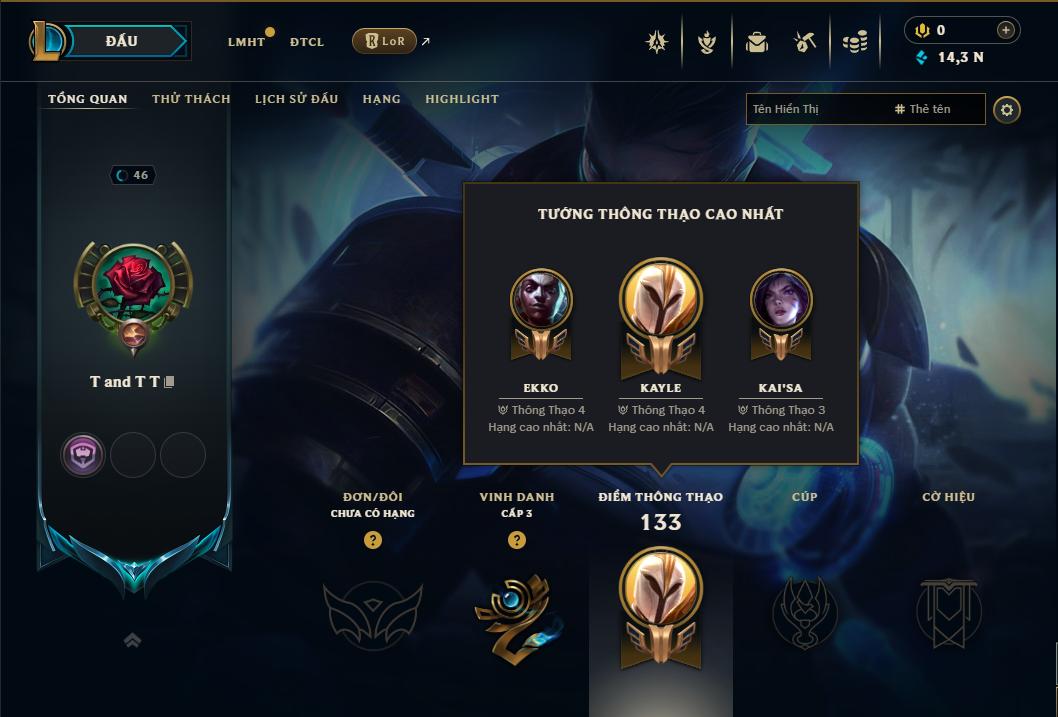Add currency with the plus button
The width and height of the screenshot is (1058, 717).
[1006, 30]
